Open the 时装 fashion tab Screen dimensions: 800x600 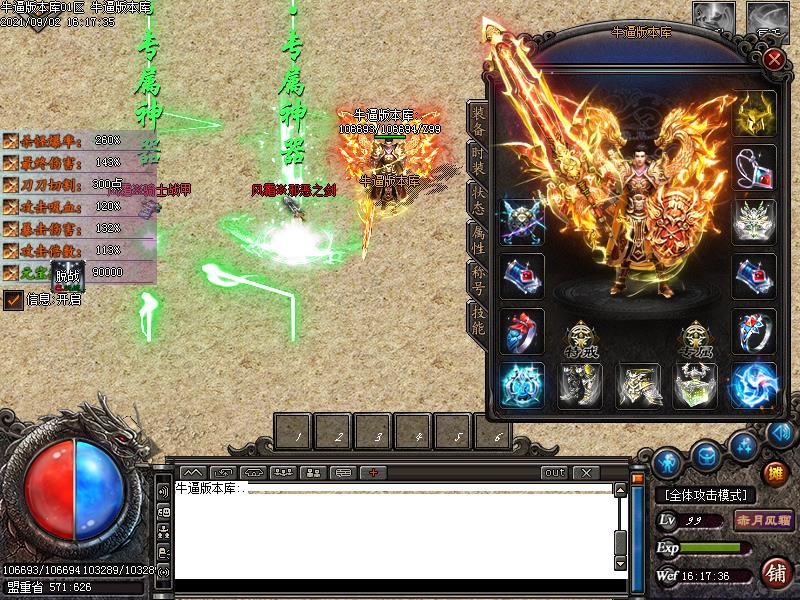[478, 161]
